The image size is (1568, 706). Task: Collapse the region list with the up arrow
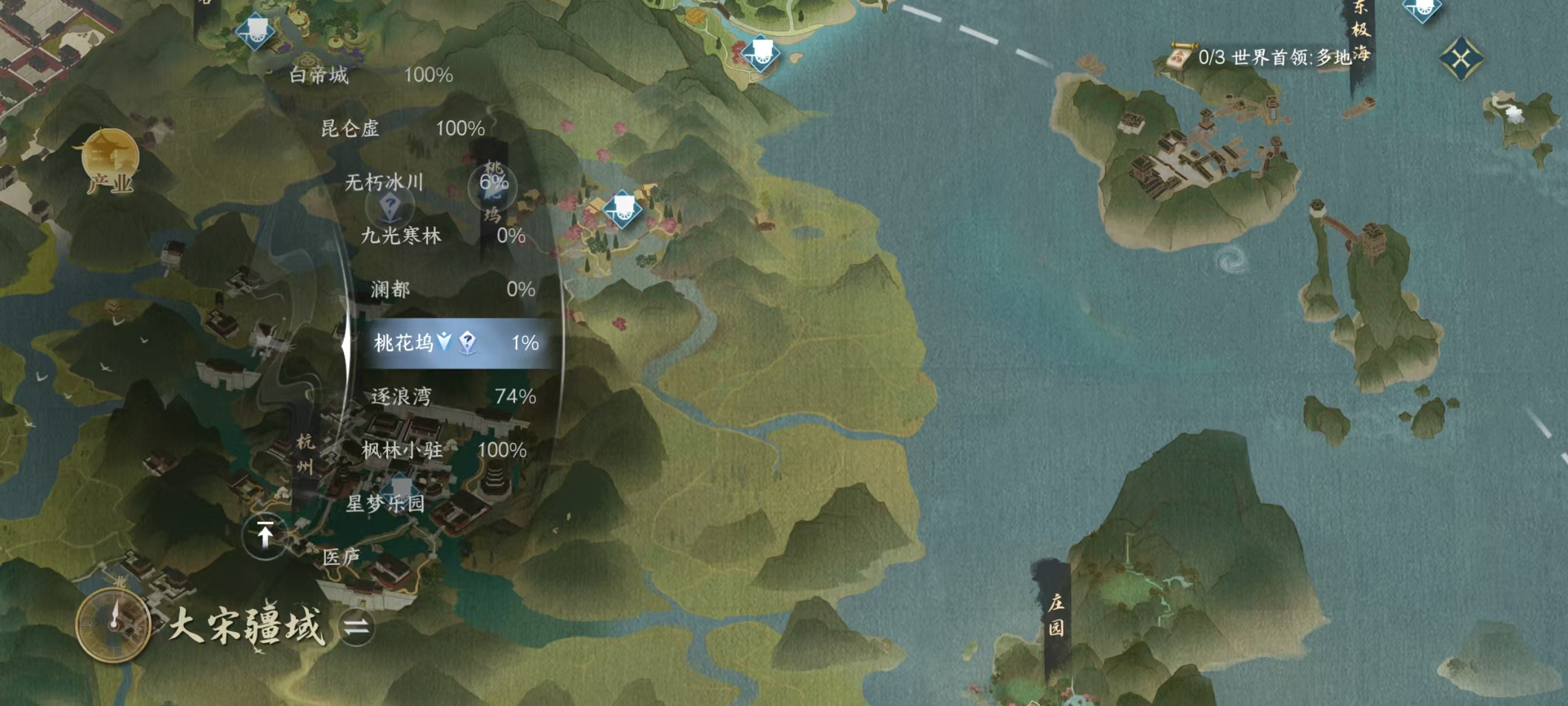click(x=265, y=536)
